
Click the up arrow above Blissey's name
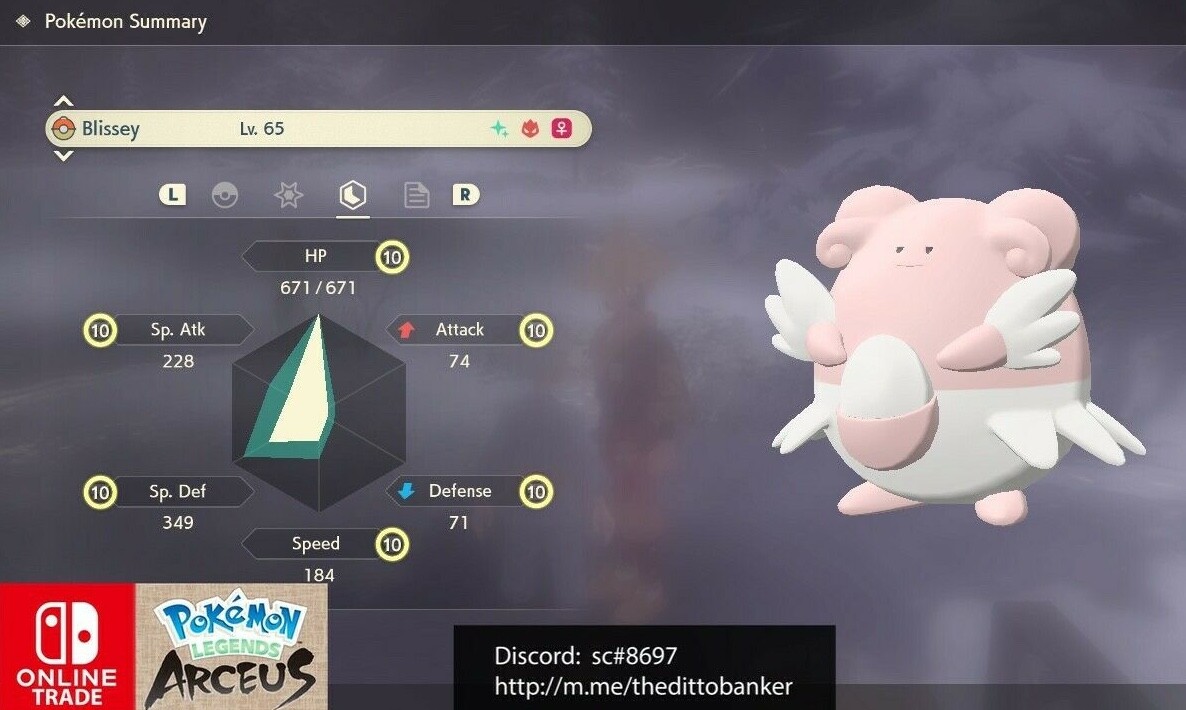63,102
